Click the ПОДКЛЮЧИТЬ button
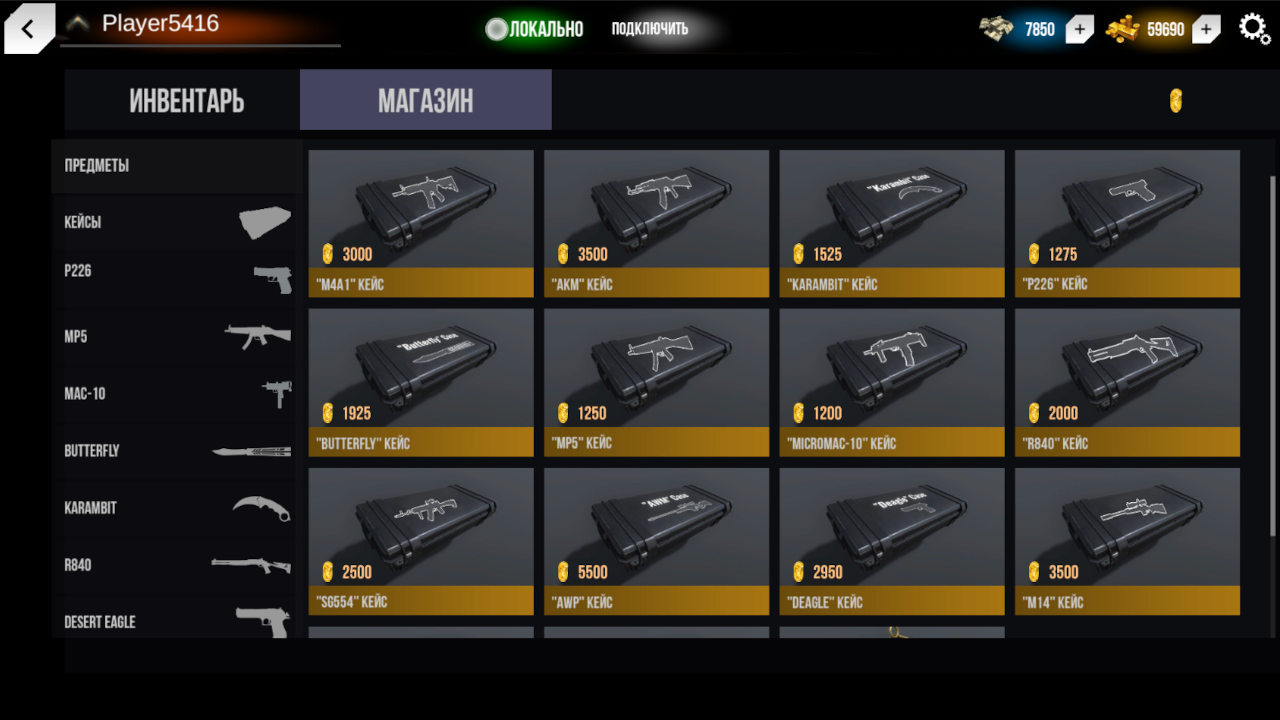 (x=648, y=28)
